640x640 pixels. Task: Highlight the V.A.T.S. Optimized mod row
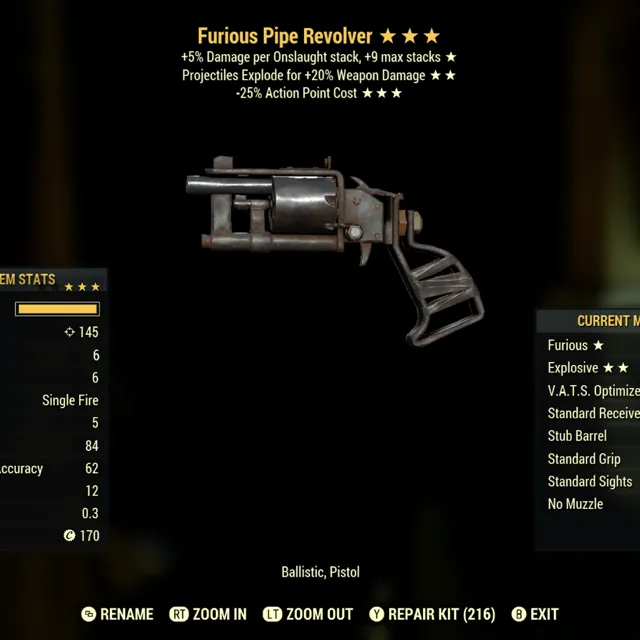593,391
